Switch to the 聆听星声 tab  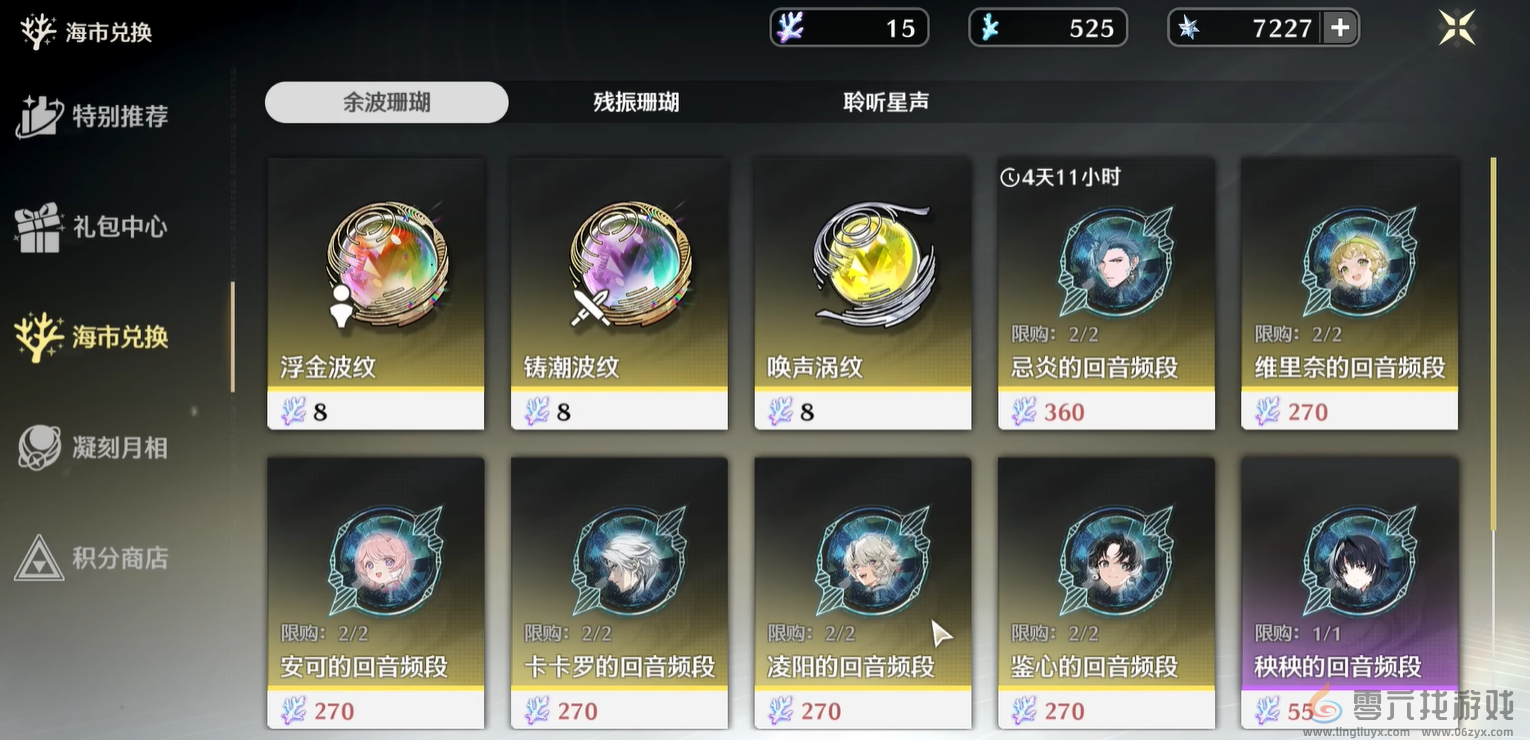[x=884, y=102]
